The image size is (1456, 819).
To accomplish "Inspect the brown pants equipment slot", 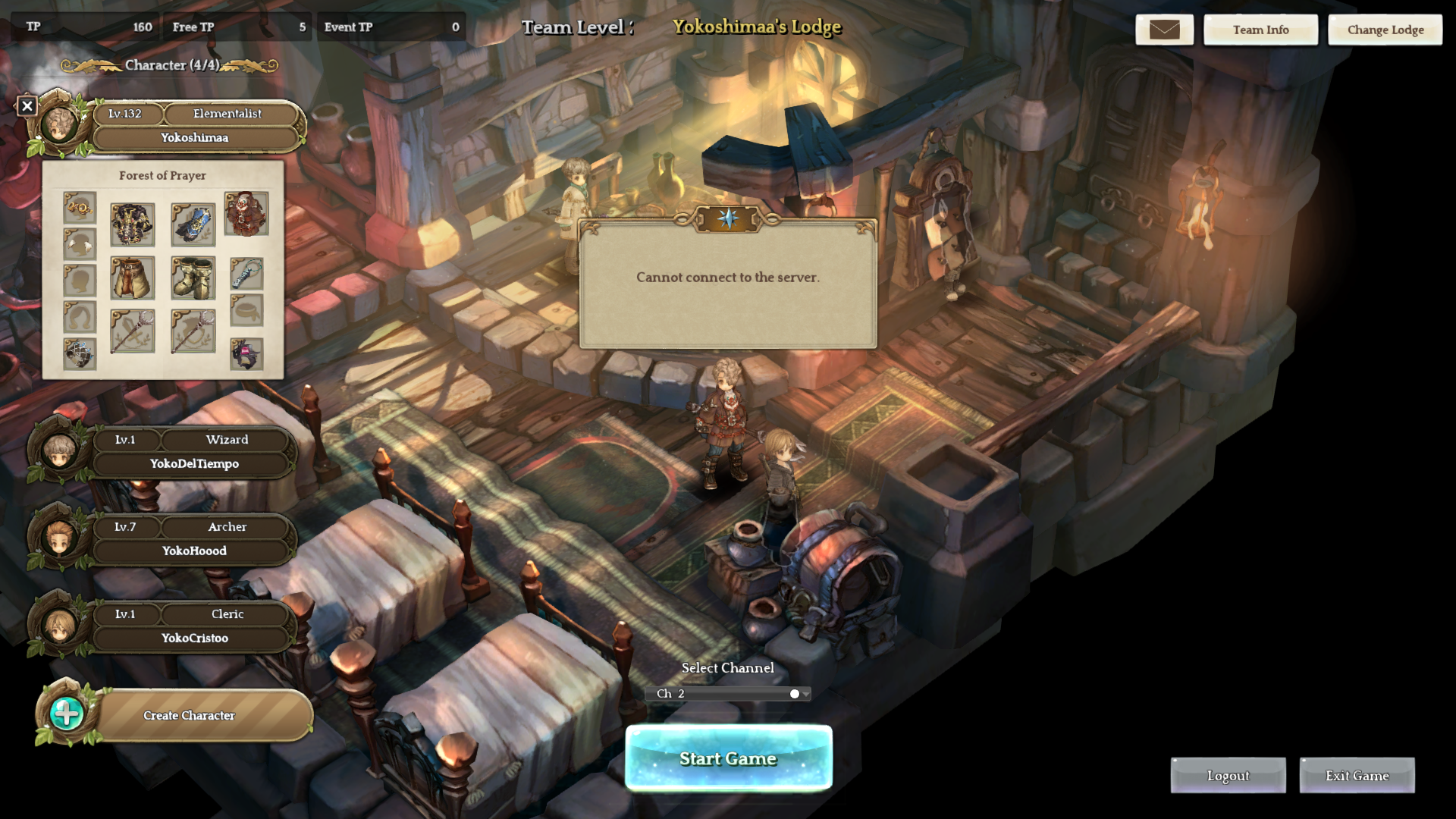I will point(133,278).
